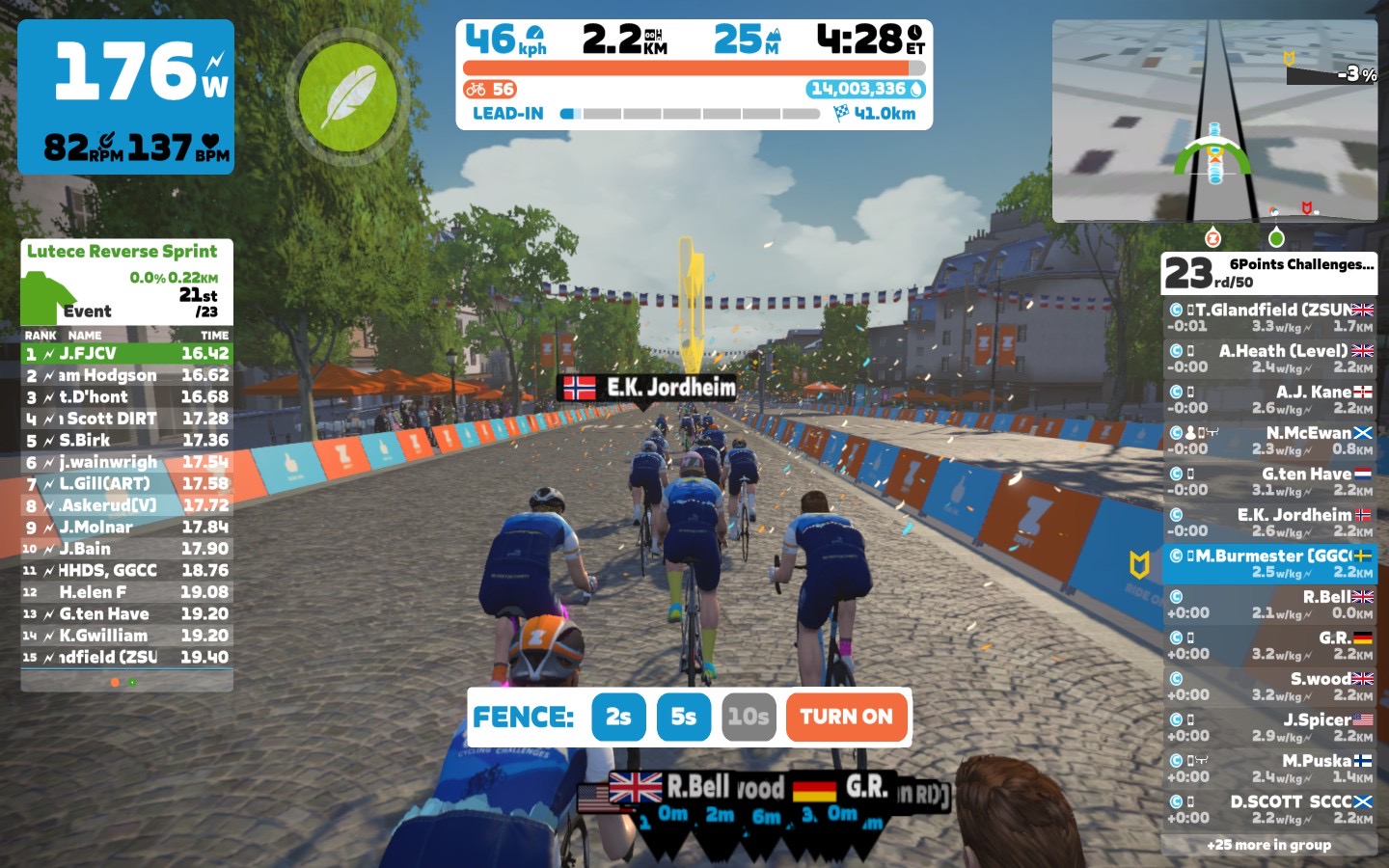Activate the feather lightweight power-up
Screen dimensions: 1389x868
coord(347,97)
